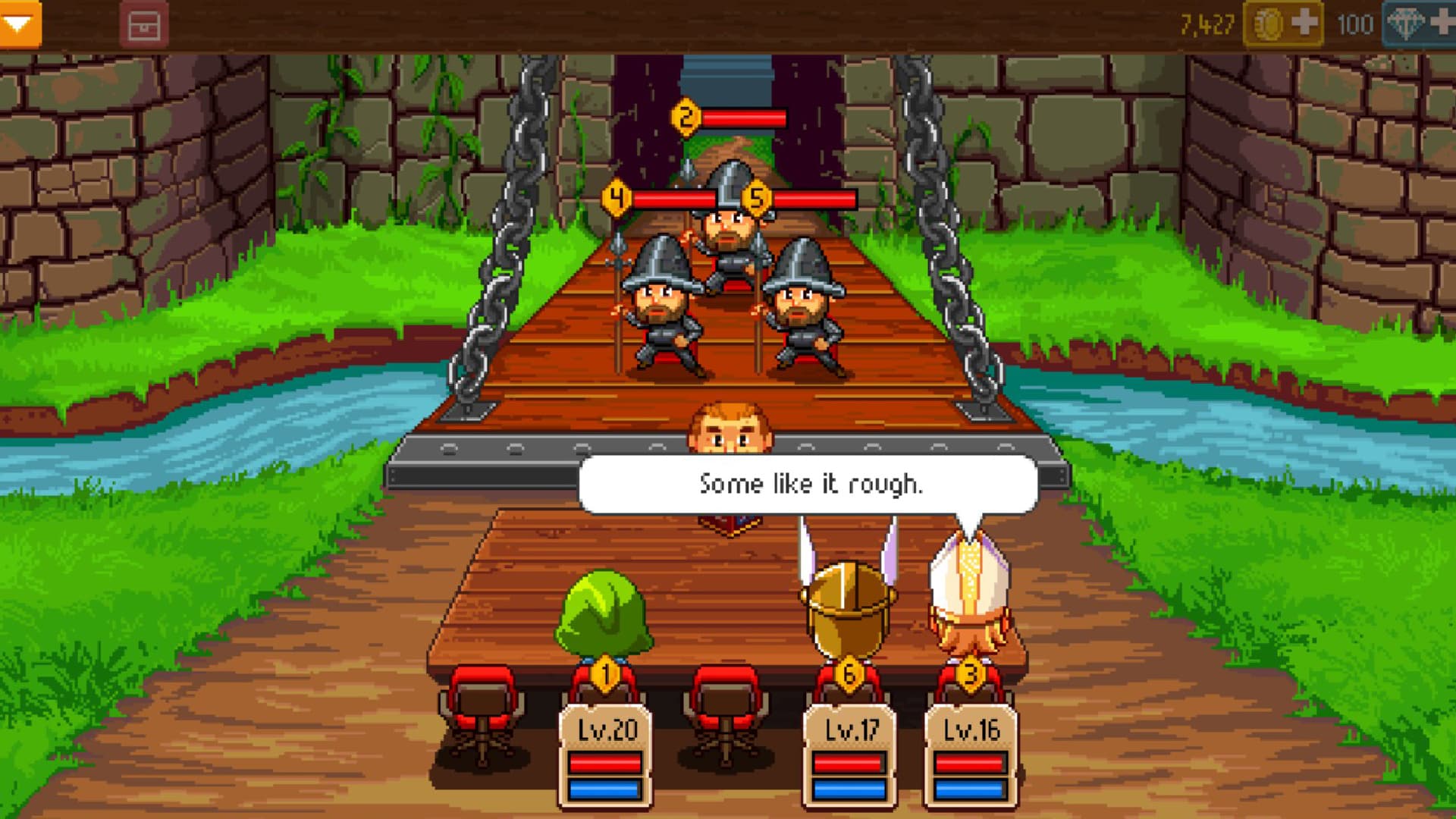The image size is (1456, 819).
Task: Select the Dungeon Master at the table
Action: [x=728, y=425]
